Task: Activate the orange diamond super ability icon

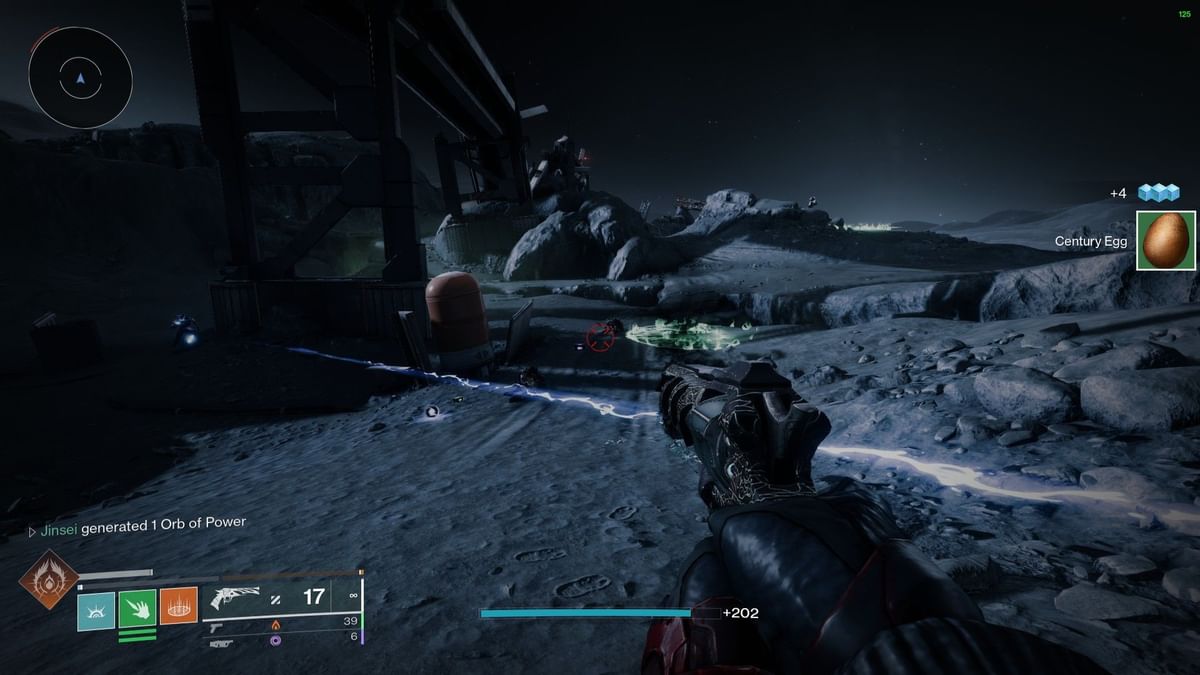Action: point(47,579)
